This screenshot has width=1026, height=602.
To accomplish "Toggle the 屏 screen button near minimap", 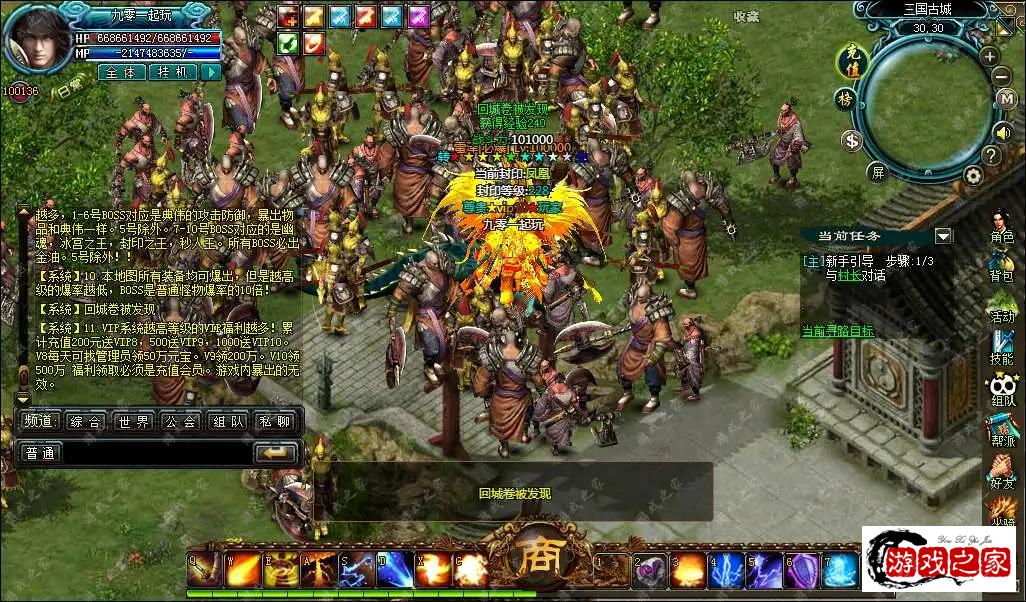I will [877, 171].
